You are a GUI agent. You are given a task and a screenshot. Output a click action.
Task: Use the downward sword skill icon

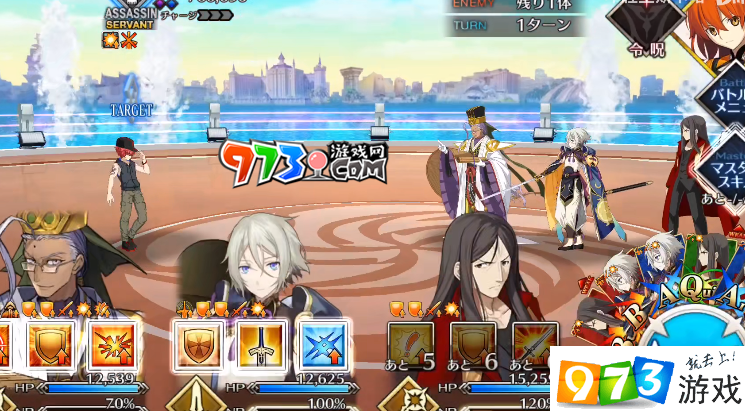point(261,345)
